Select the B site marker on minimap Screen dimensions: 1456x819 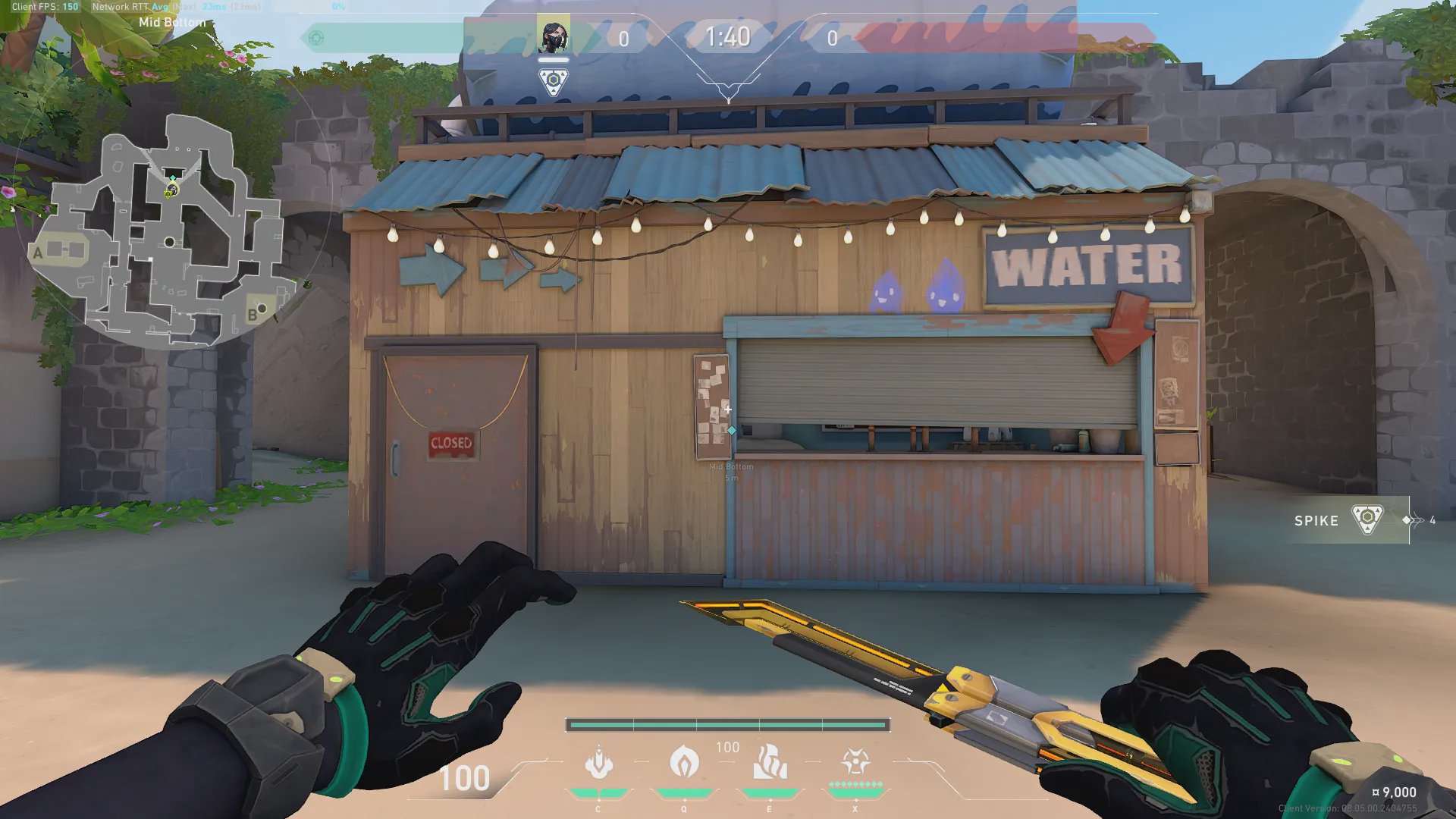[253, 315]
